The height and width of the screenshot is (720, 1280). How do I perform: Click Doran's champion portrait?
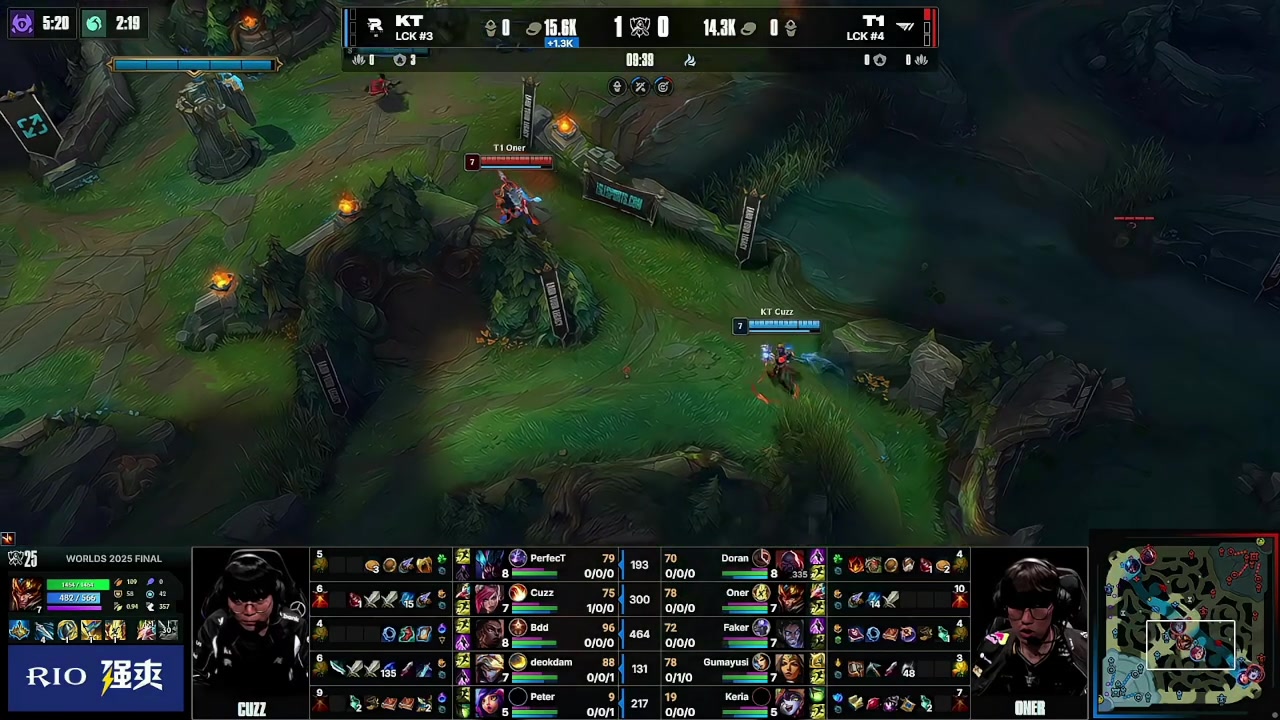[789, 565]
